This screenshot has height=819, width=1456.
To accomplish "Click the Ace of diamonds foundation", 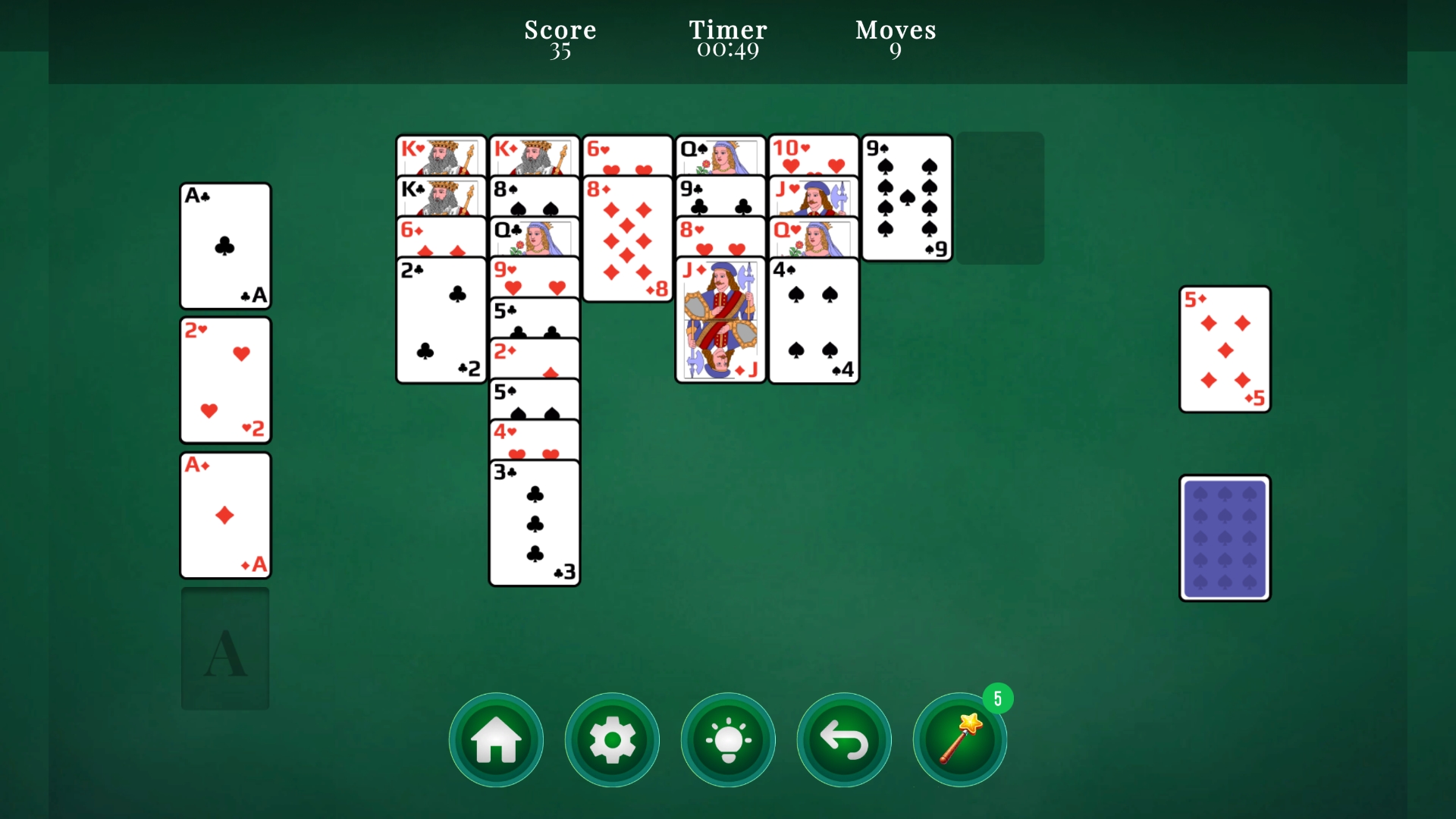I will (x=224, y=515).
